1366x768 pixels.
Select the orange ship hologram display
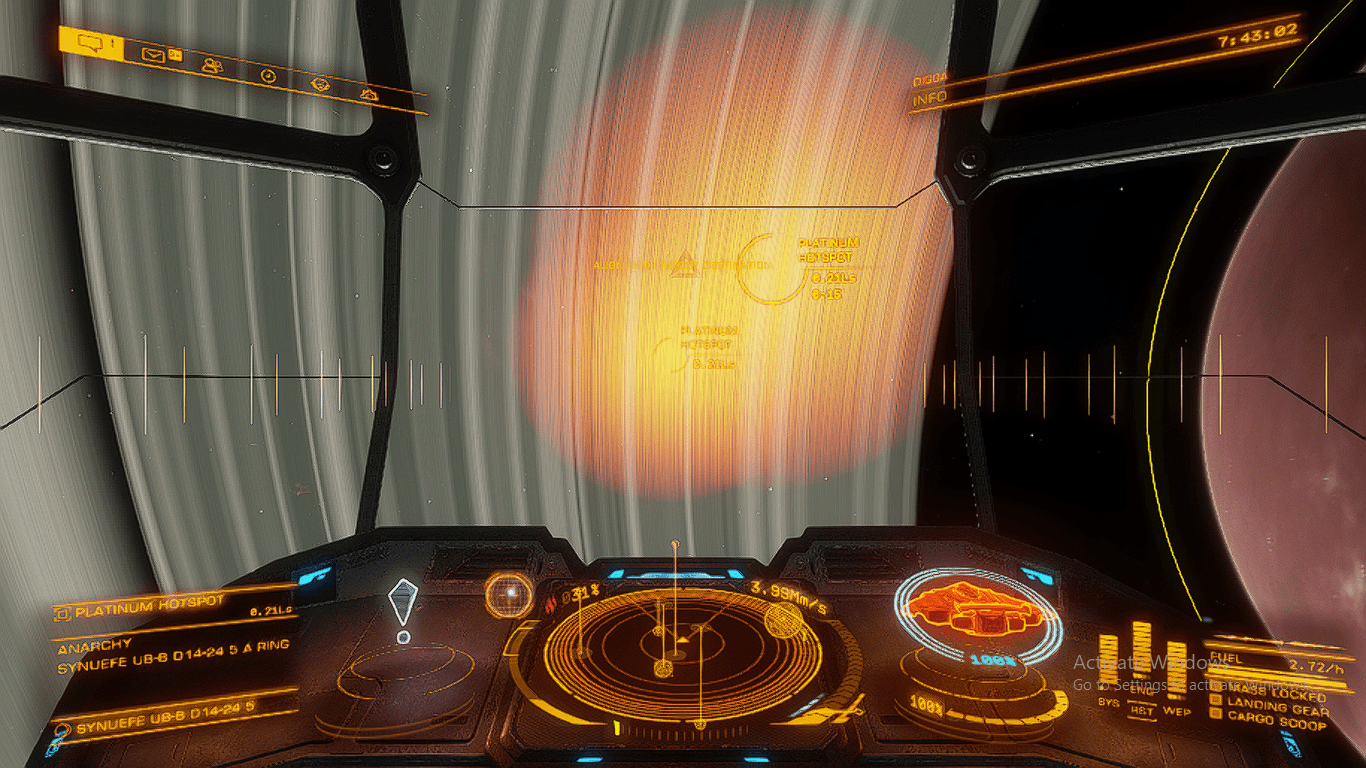point(978,609)
